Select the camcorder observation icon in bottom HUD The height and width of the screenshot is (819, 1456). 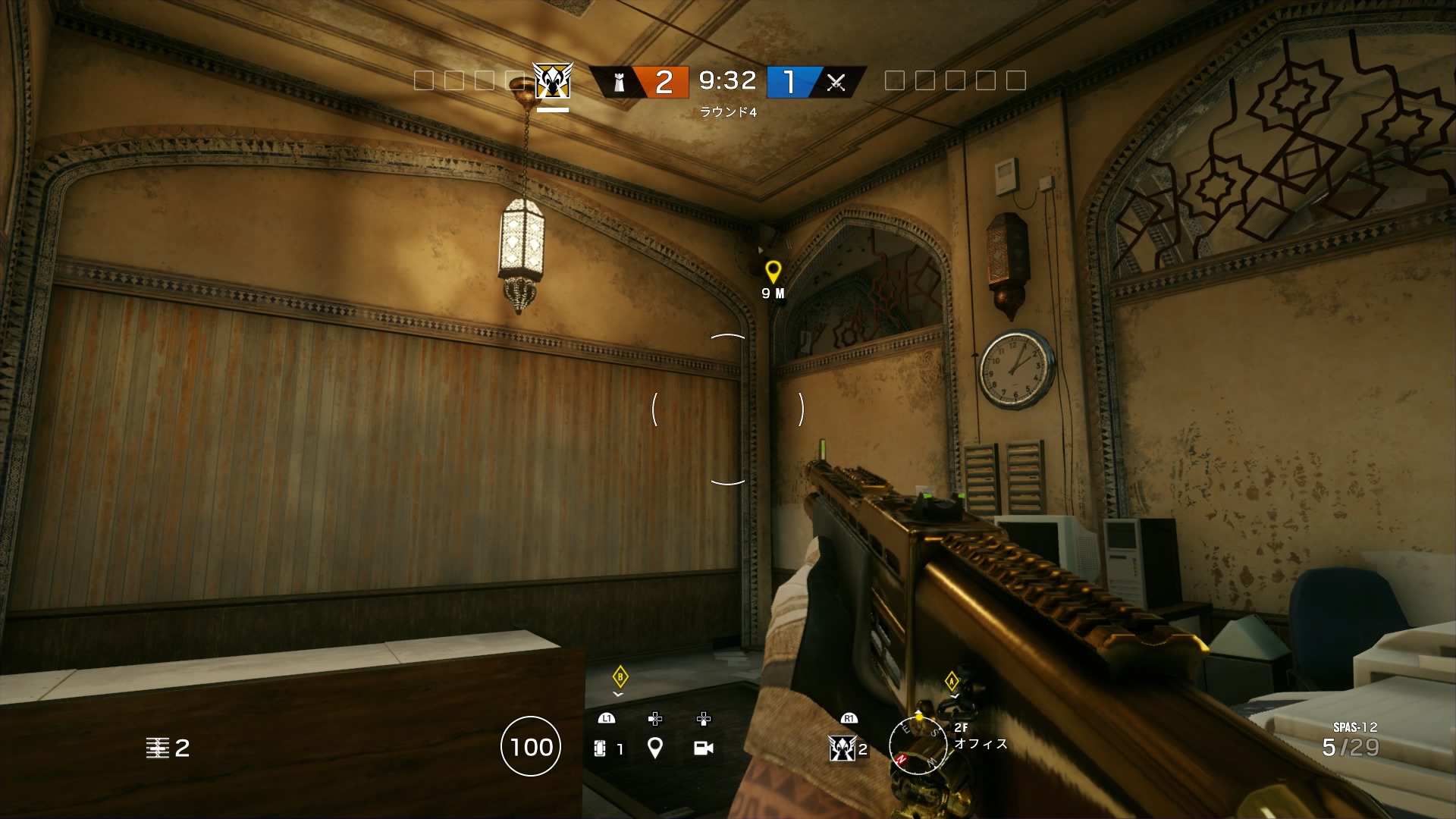[x=705, y=748]
